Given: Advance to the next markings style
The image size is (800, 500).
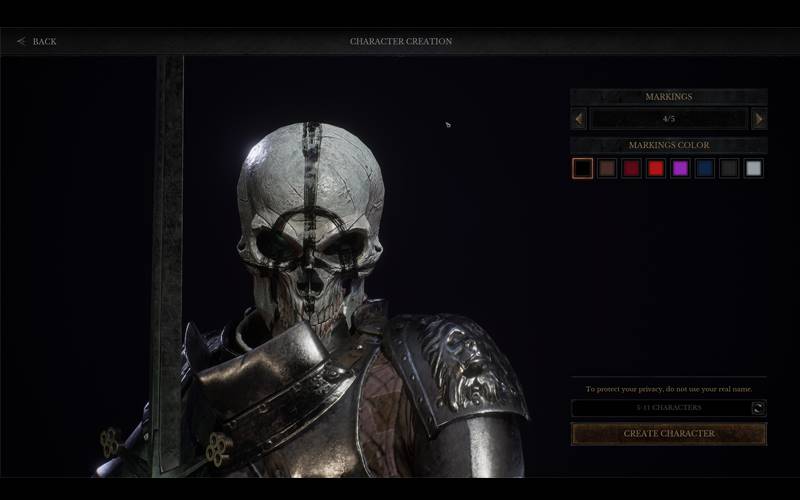Looking at the screenshot, I should coord(759,119).
